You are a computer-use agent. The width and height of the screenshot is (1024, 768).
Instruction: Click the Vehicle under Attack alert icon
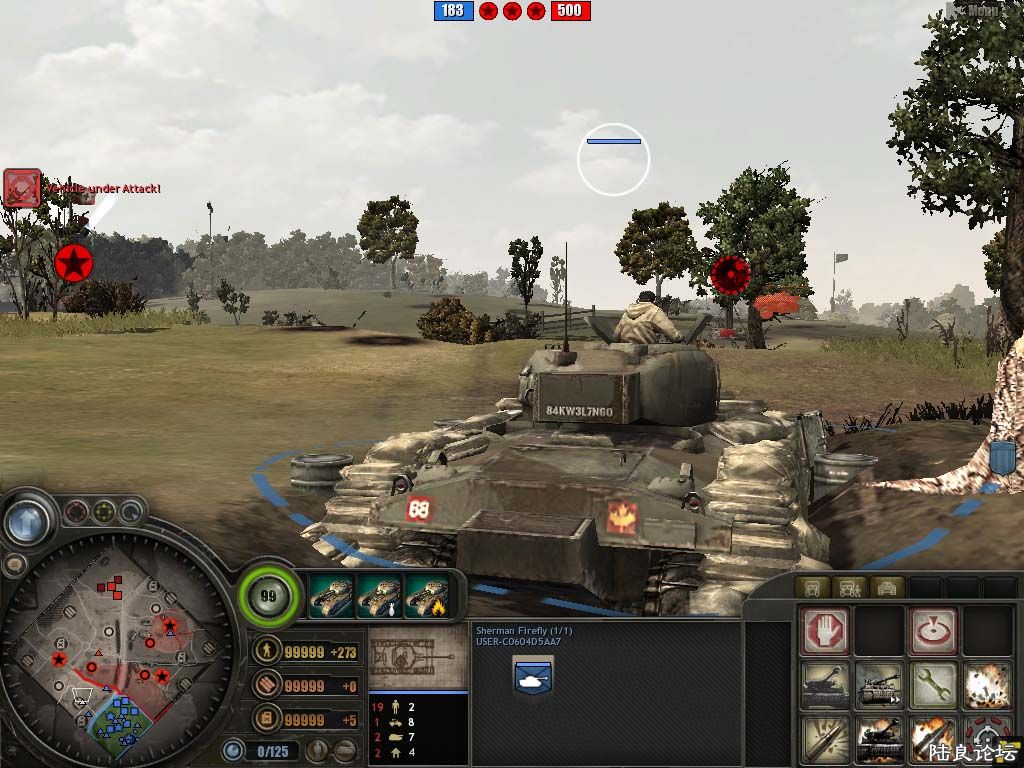click(21, 187)
